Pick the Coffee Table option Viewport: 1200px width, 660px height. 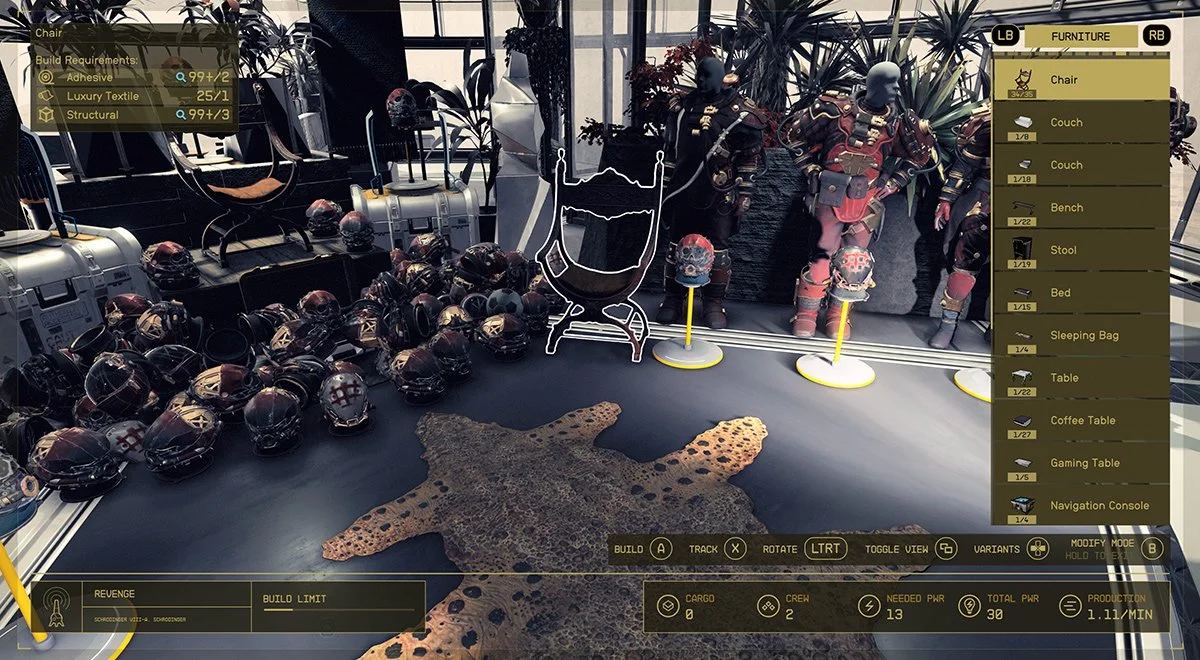(1080, 420)
